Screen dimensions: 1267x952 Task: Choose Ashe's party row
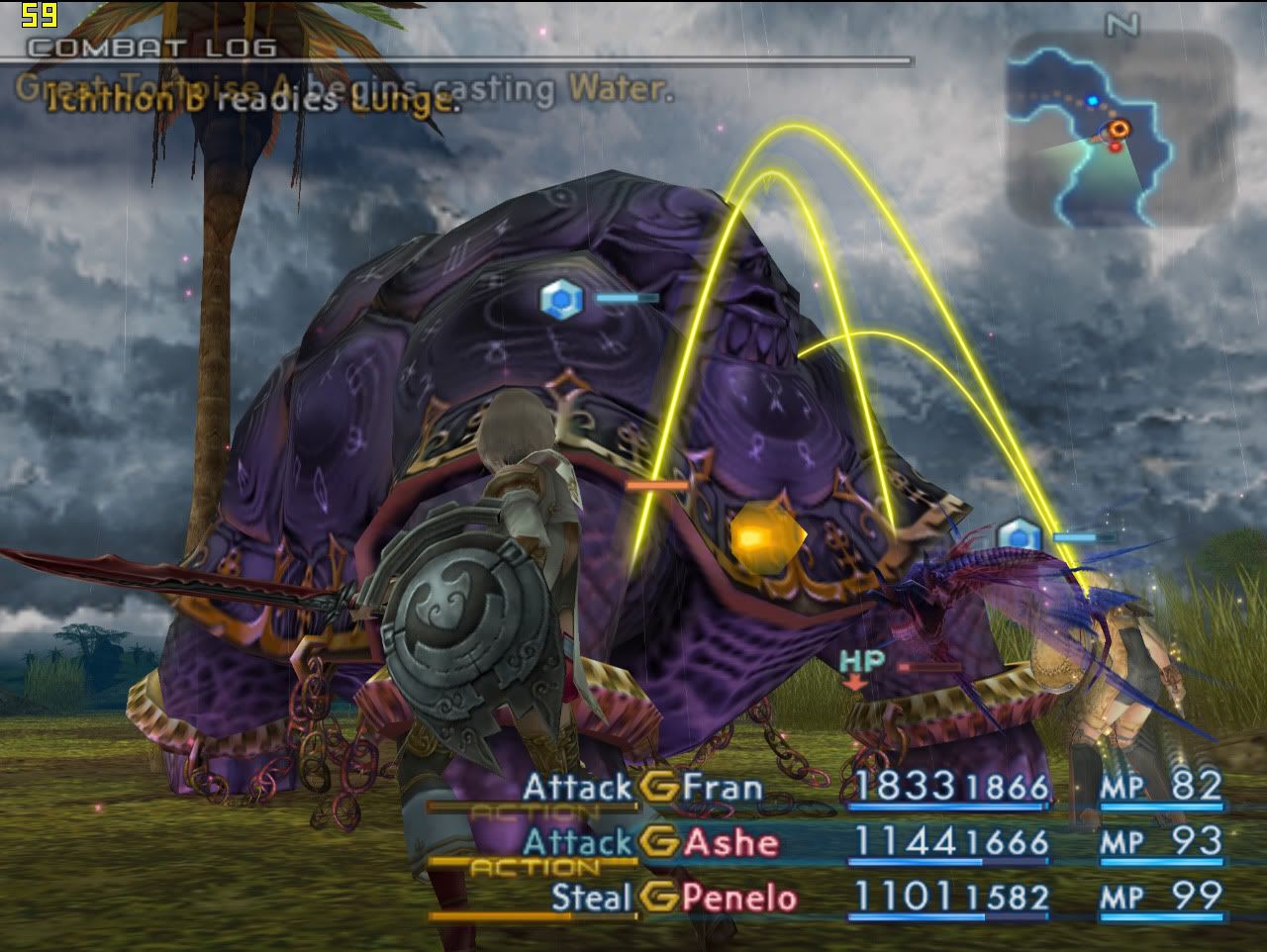(x=731, y=843)
